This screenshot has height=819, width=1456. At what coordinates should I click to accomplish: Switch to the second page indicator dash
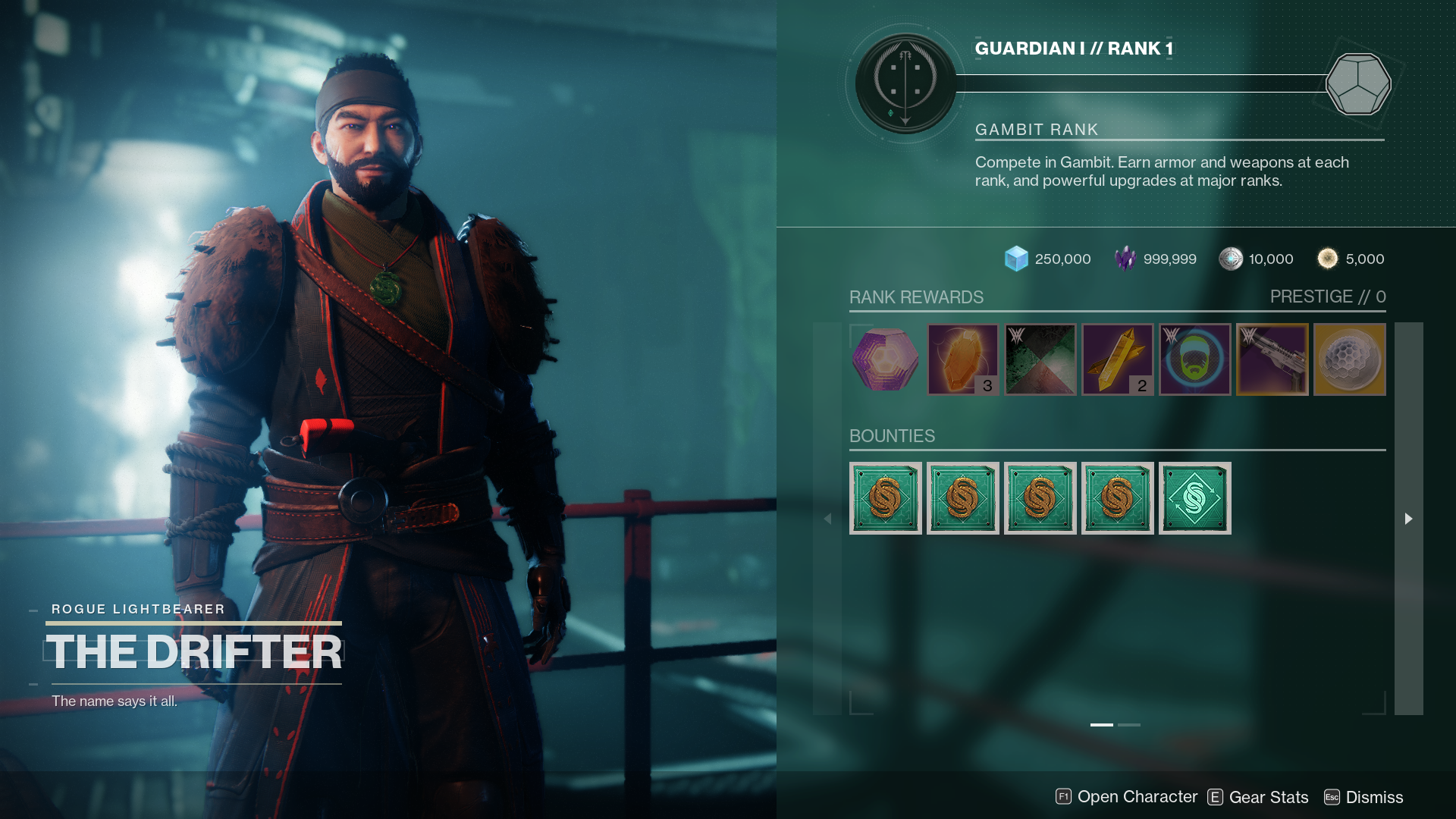1128,725
